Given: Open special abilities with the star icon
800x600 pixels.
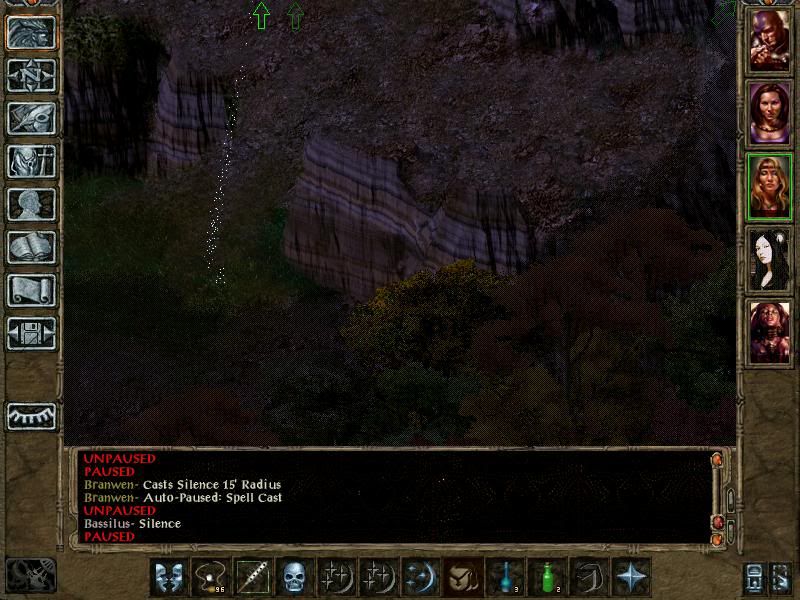Looking at the screenshot, I should [631, 577].
